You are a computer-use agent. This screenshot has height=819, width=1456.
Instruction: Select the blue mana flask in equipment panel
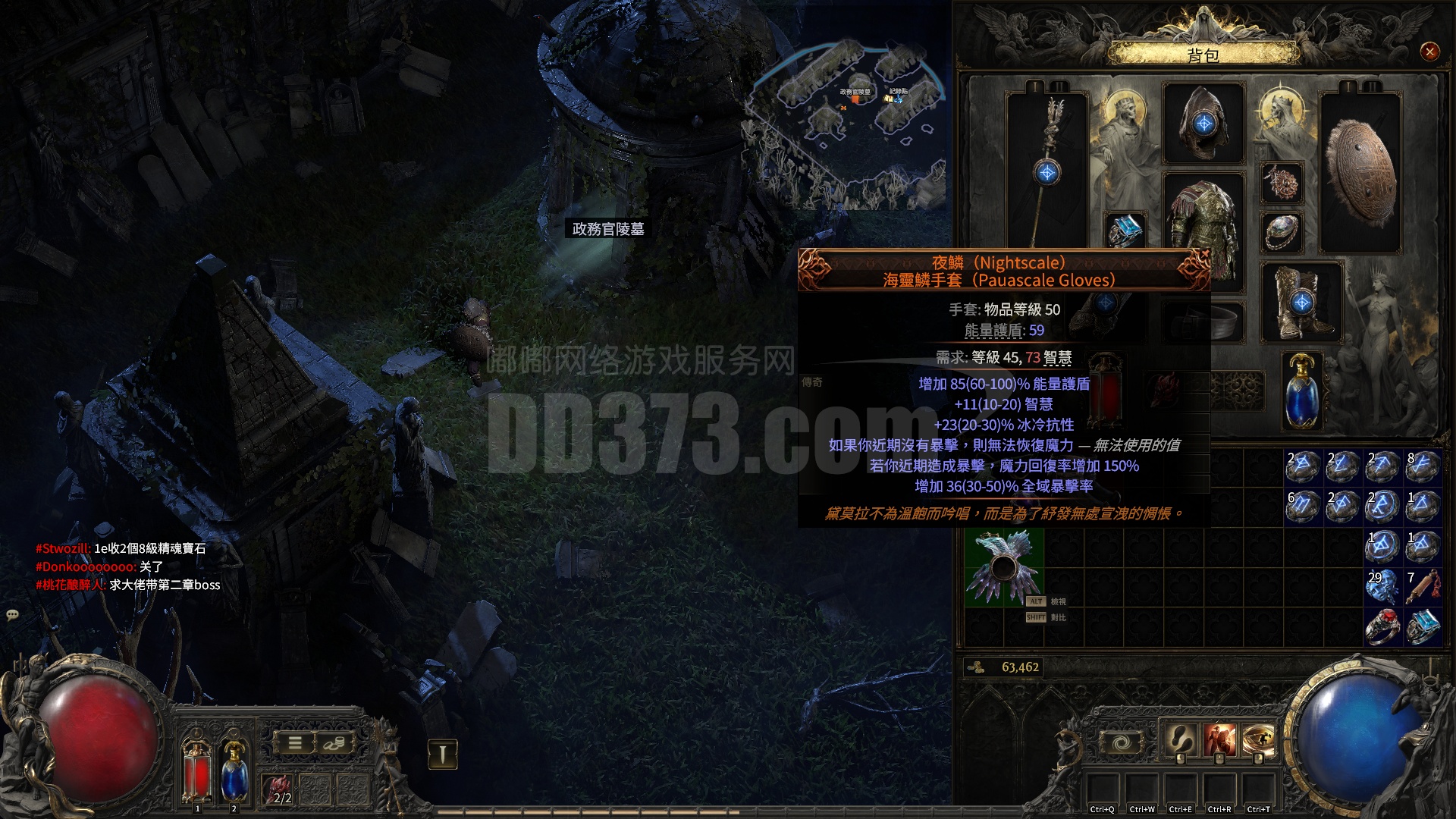[1302, 391]
